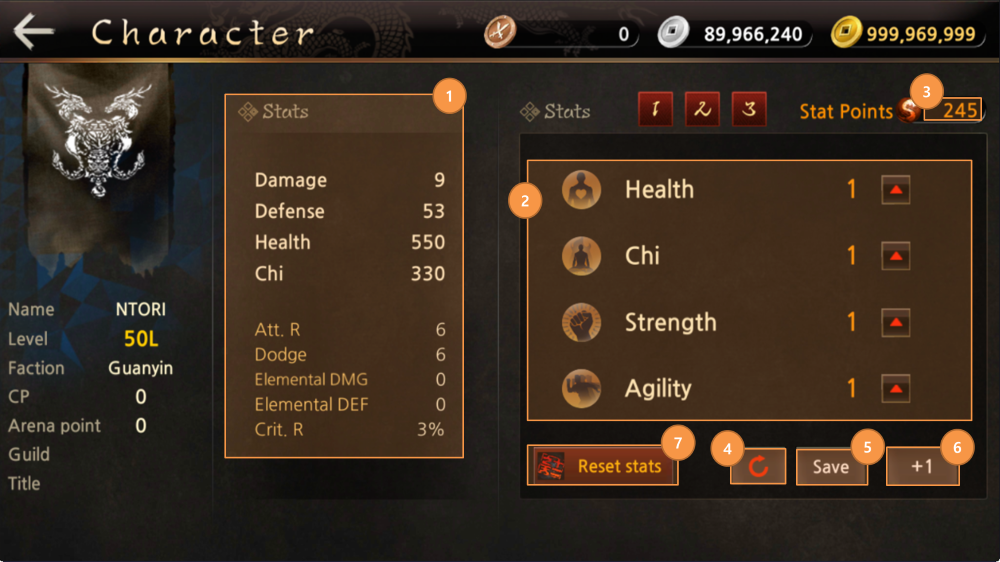Switch to stats preset 3
This screenshot has height=562, width=1000.
749,110
